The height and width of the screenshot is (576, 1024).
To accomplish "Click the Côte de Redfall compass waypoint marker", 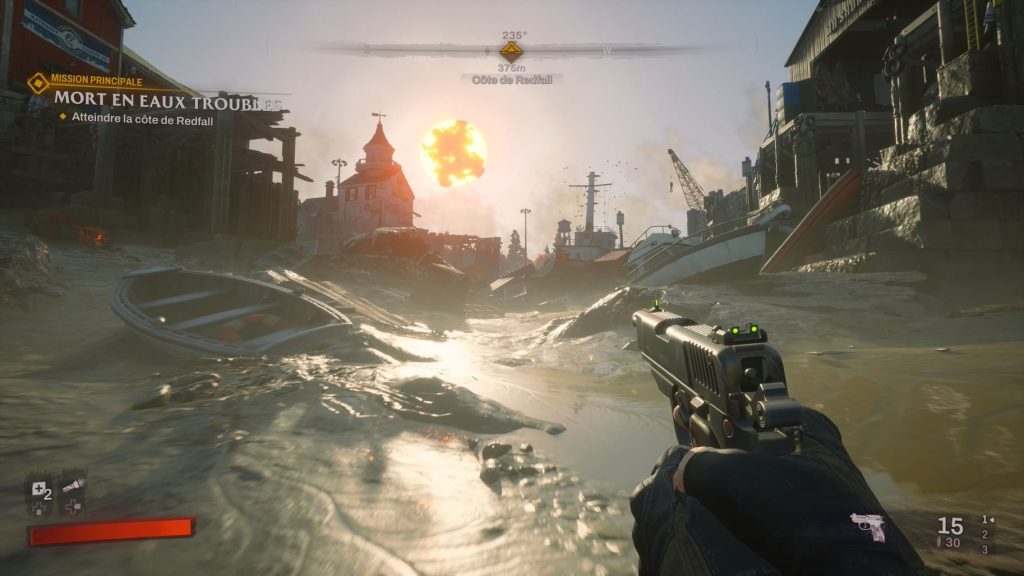I will 511,50.
